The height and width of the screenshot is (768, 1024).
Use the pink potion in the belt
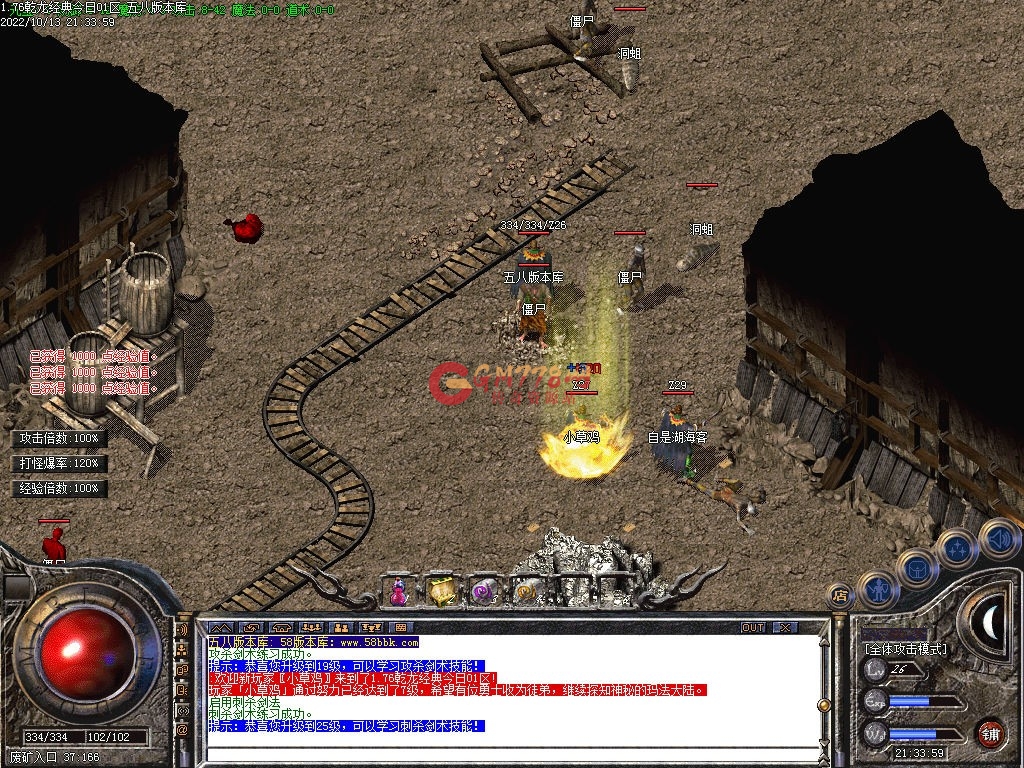pyautogui.click(x=399, y=591)
